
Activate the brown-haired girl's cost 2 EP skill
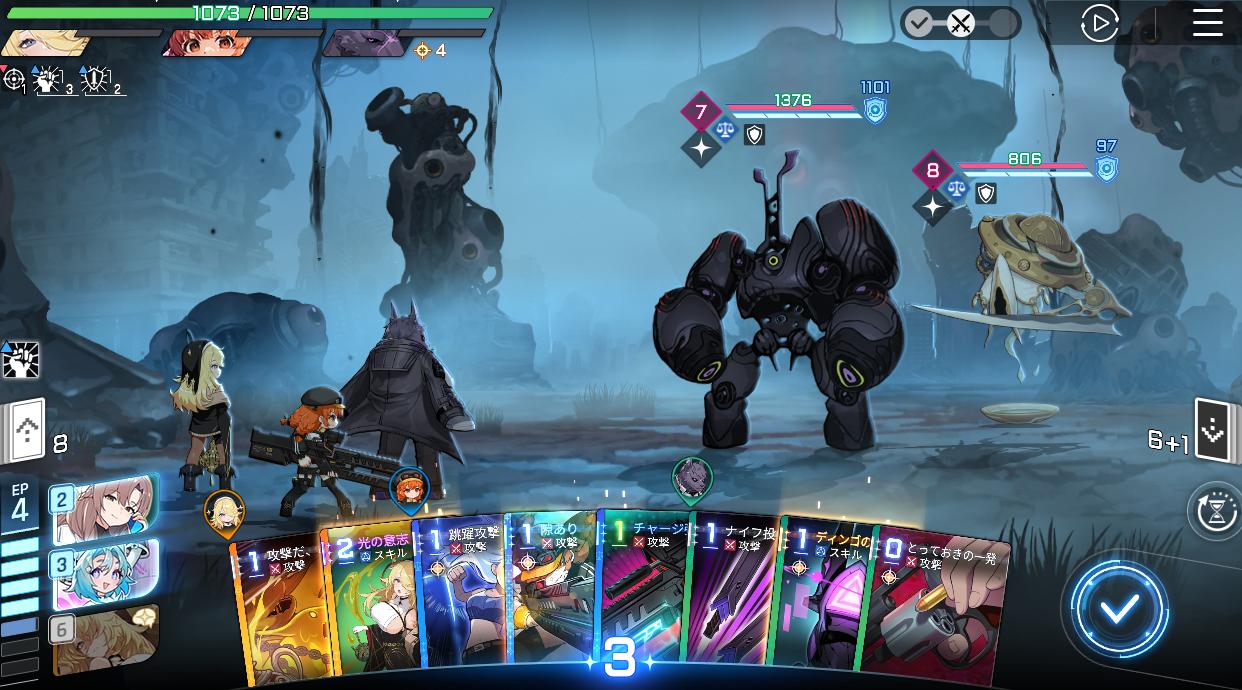(104, 507)
